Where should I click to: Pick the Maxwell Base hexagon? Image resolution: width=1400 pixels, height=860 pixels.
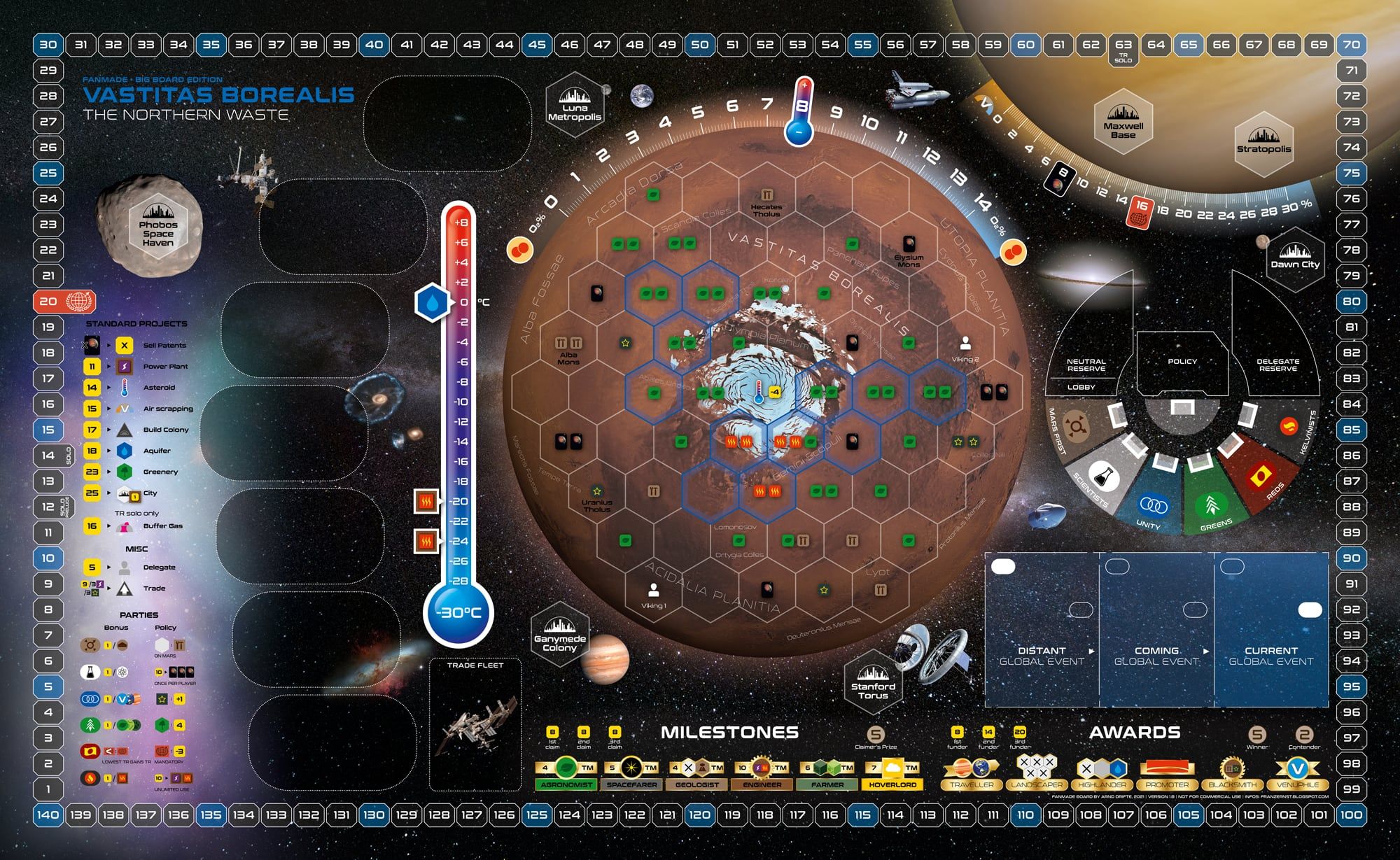click(1123, 122)
